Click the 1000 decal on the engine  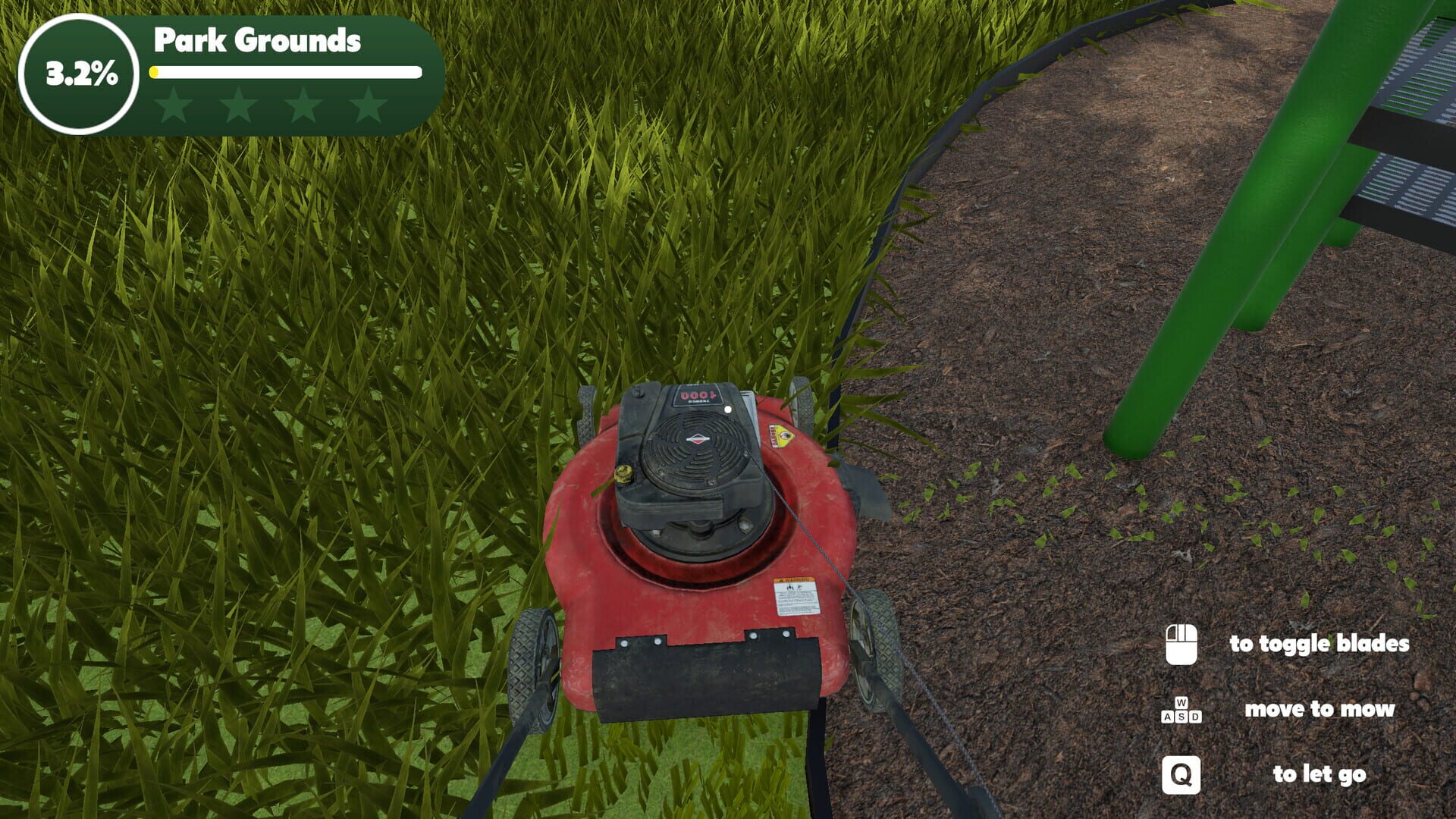point(699,397)
